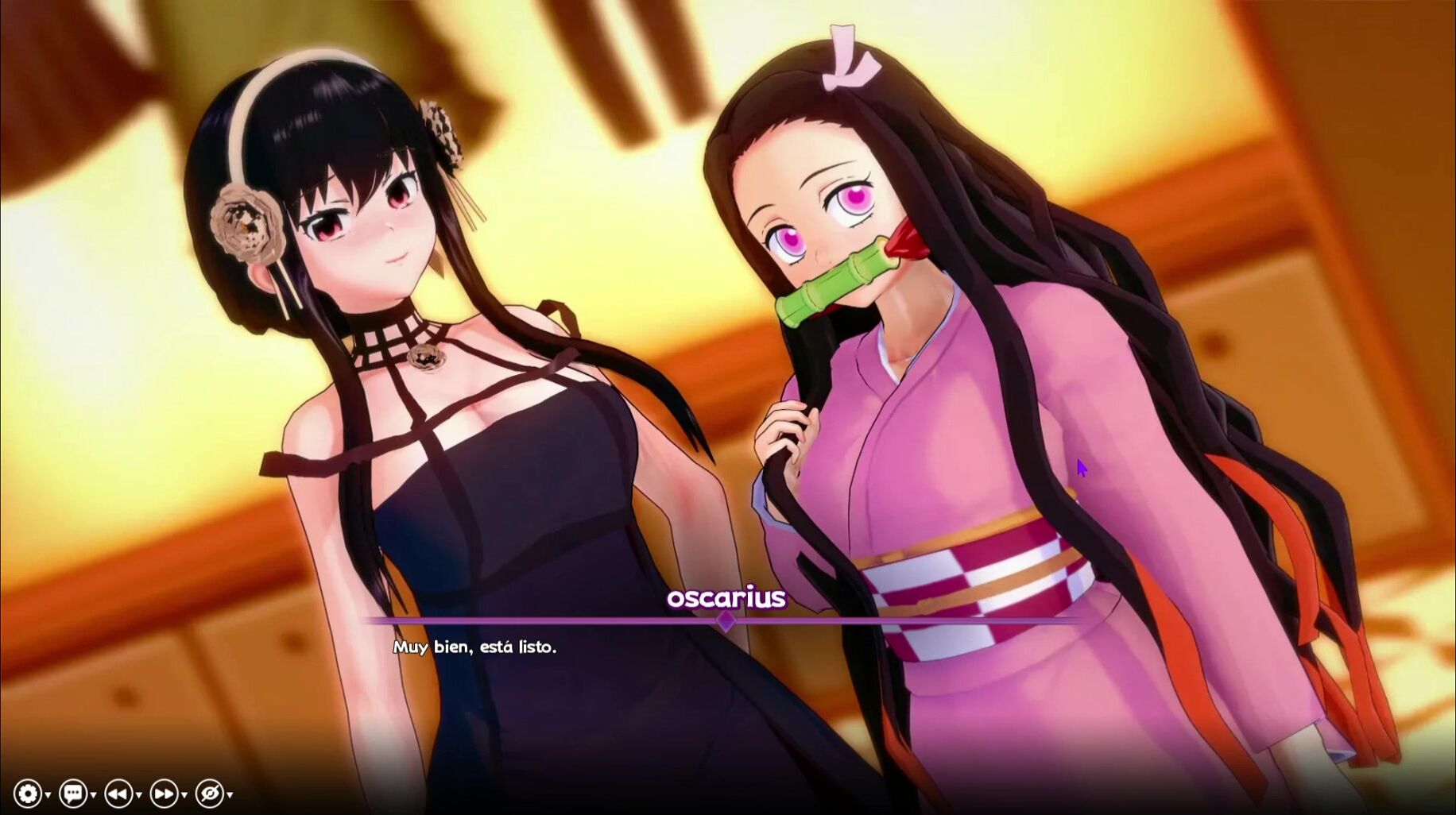
Task: Fast-forward through the dialogue
Action: click(164, 793)
